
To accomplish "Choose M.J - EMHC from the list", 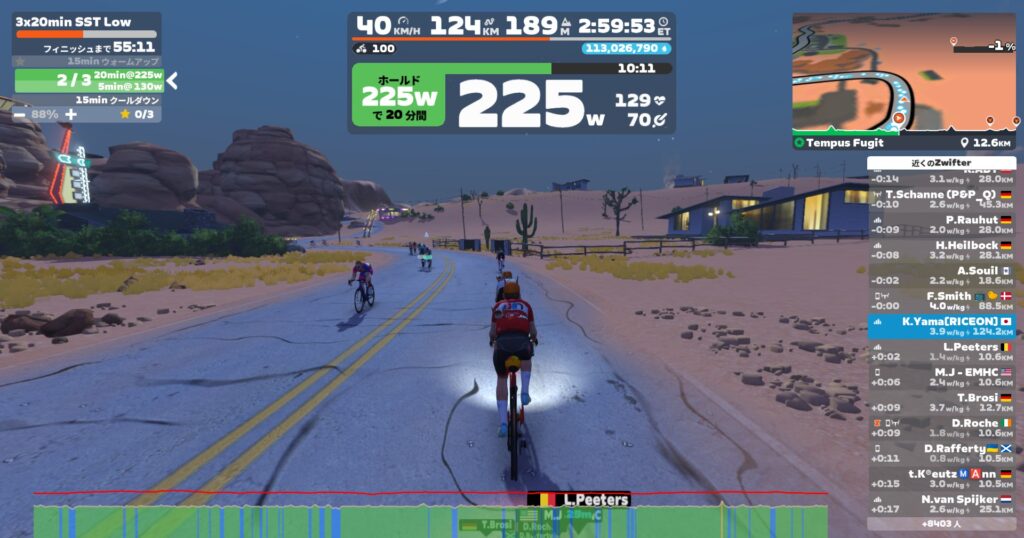I will 941,377.
